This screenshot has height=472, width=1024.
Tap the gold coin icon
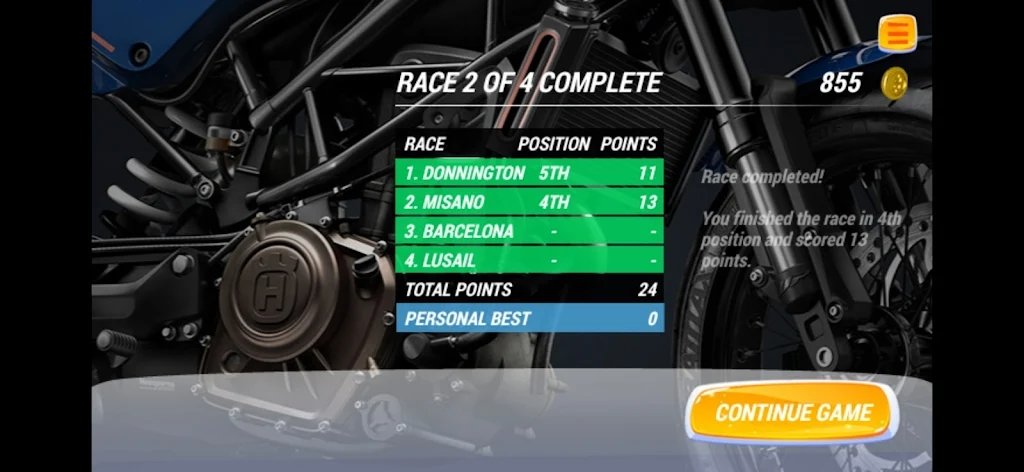[x=894, y=83]
